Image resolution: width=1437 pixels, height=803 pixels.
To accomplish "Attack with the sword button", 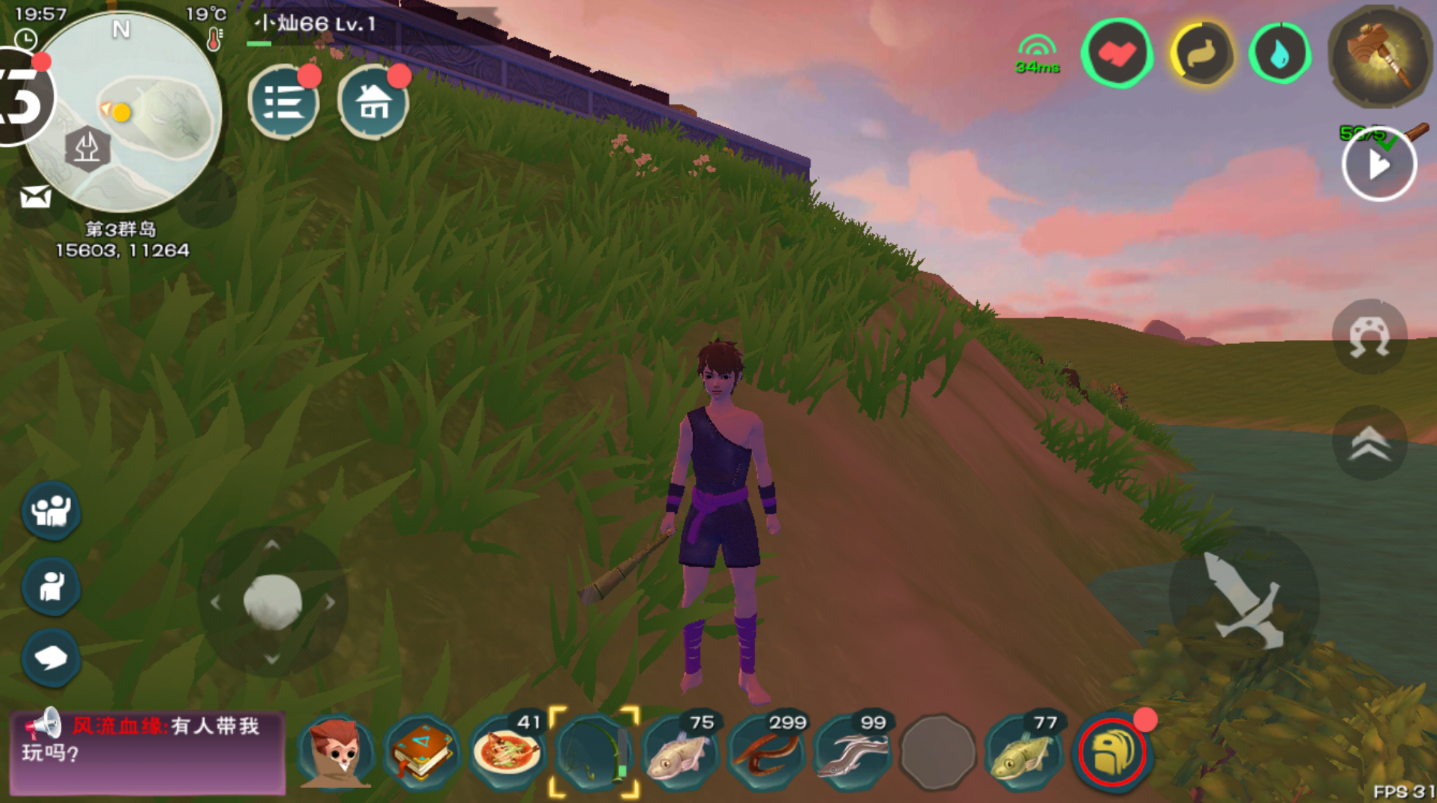I will [x=1243, y=599].
